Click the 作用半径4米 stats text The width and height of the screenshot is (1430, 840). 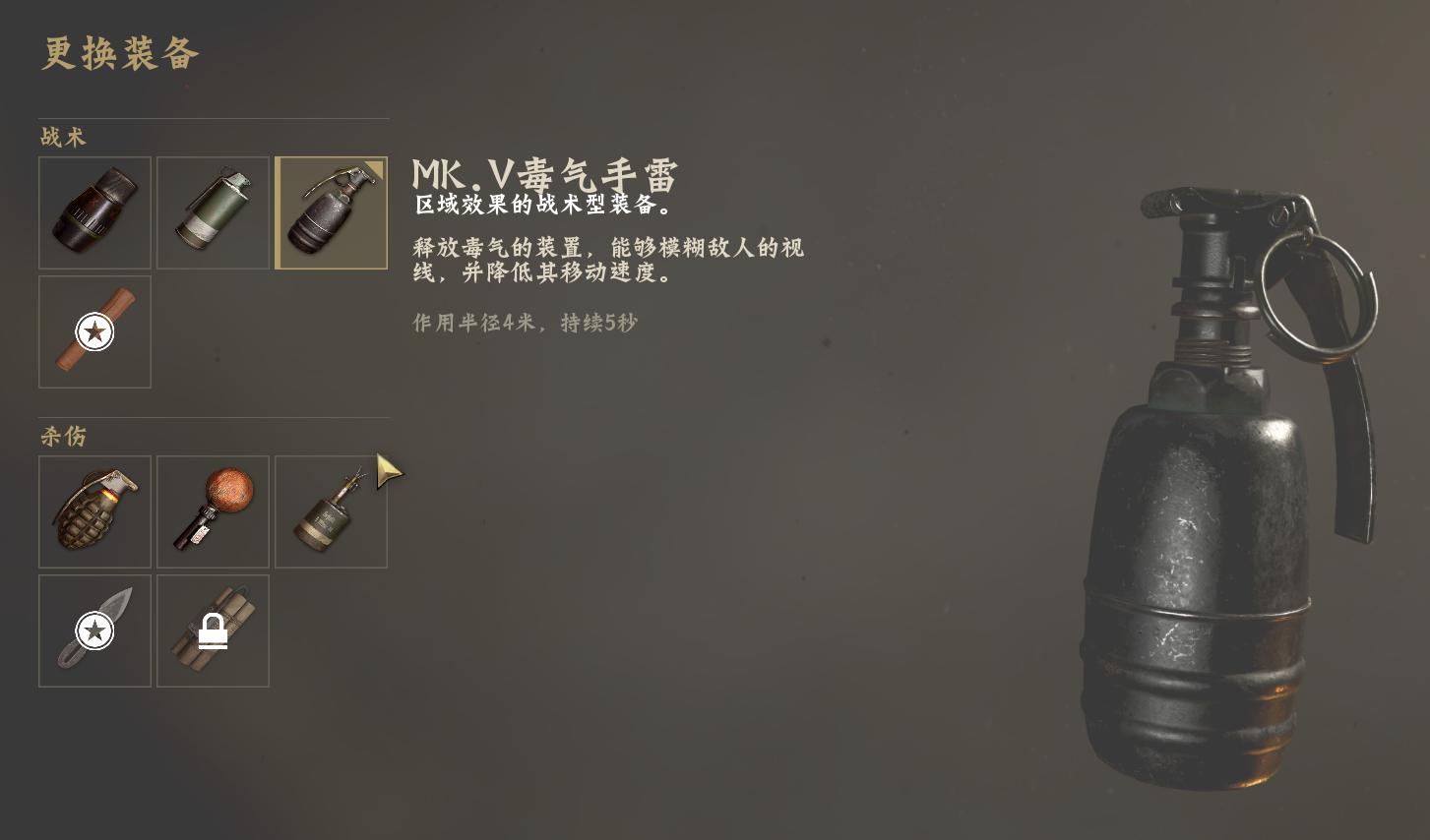[x=524, y=323]
